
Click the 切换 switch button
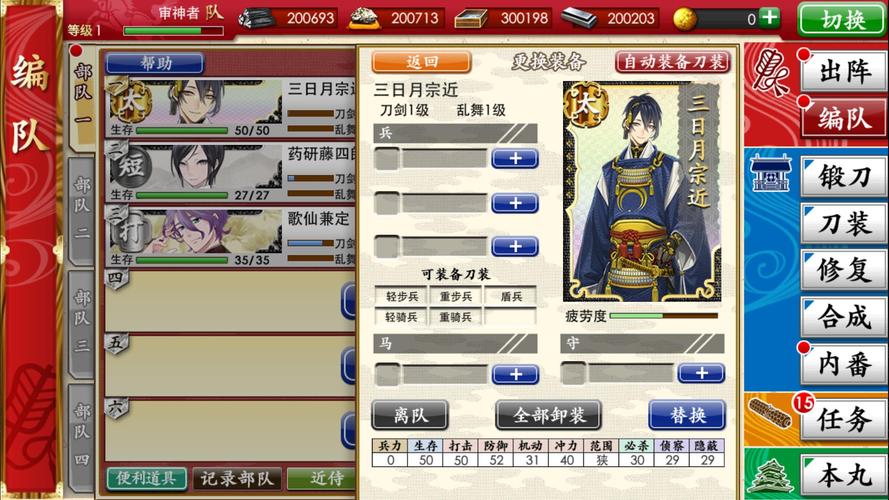coord(842,19)
